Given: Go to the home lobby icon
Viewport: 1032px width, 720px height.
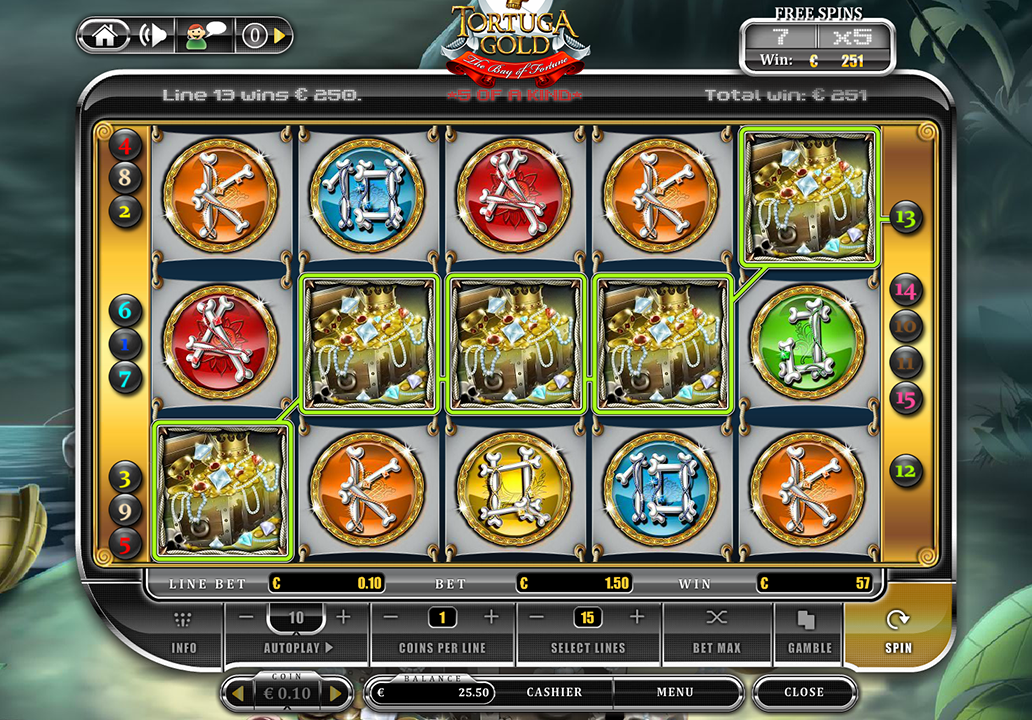Looking at the screenshot, I should click(104, 36).
